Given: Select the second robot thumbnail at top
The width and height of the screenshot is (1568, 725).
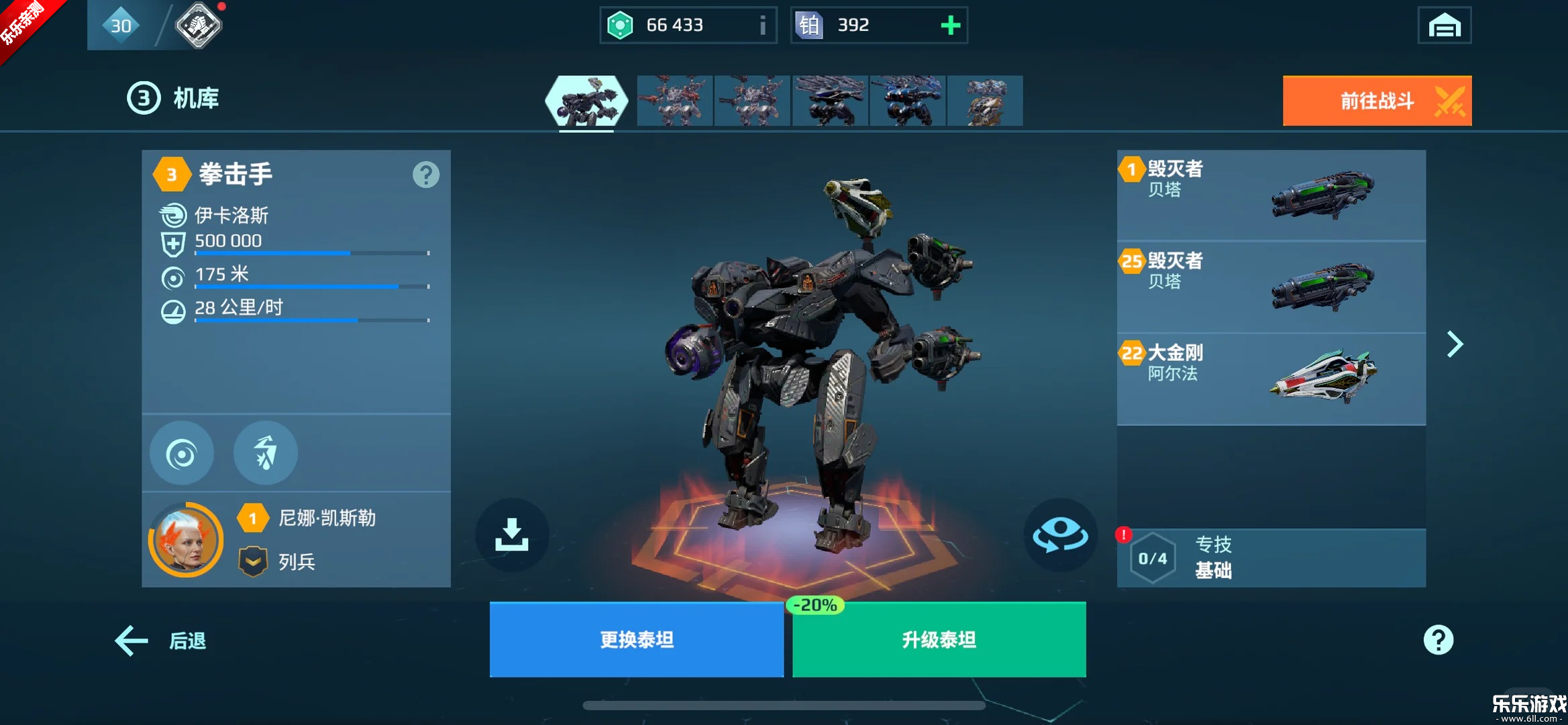Looking at the screenshot, I should pyautogui.click(x=674, y=101).
